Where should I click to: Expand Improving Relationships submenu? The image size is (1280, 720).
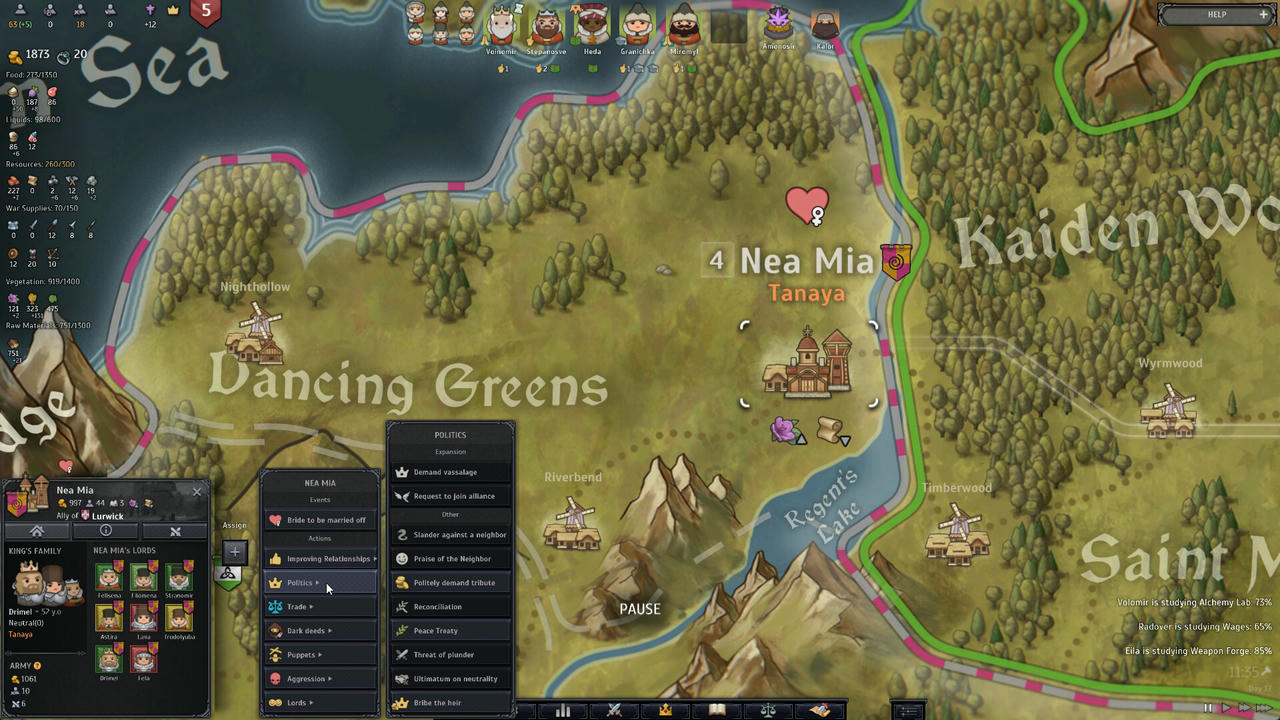pyautogui.click(x=320, y=559)
